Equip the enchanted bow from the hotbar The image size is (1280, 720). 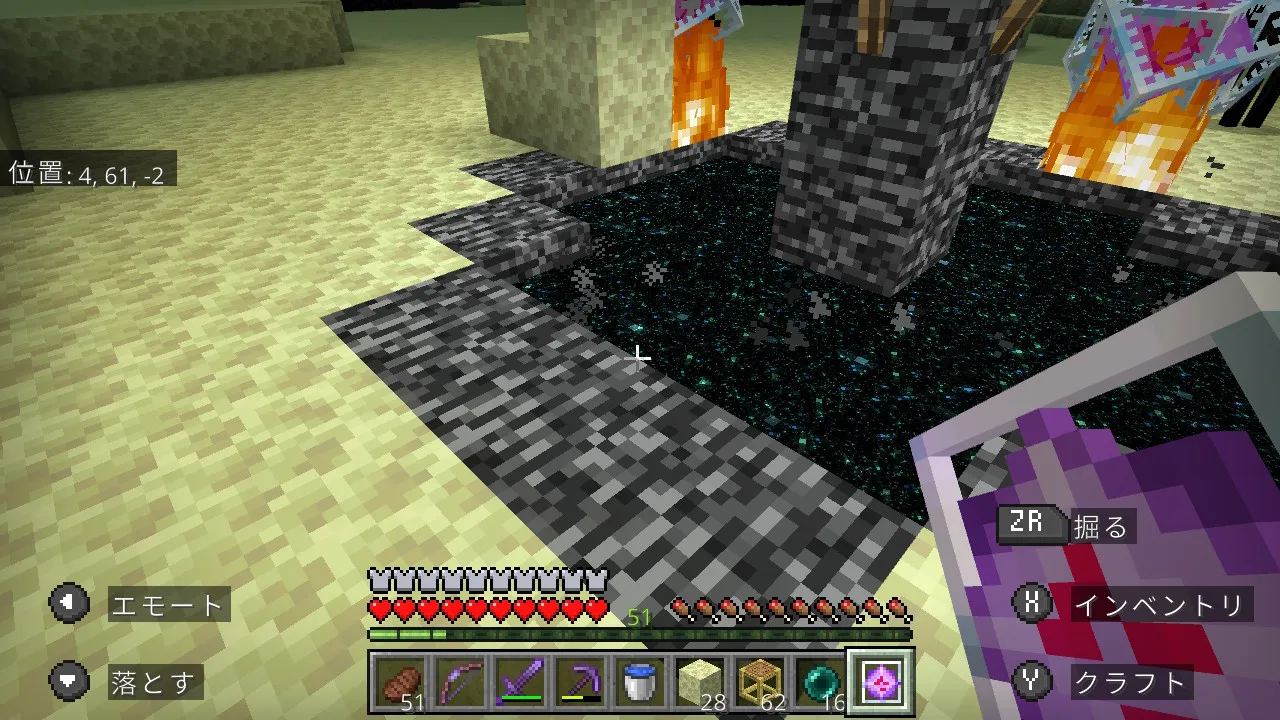pos(461,684)
